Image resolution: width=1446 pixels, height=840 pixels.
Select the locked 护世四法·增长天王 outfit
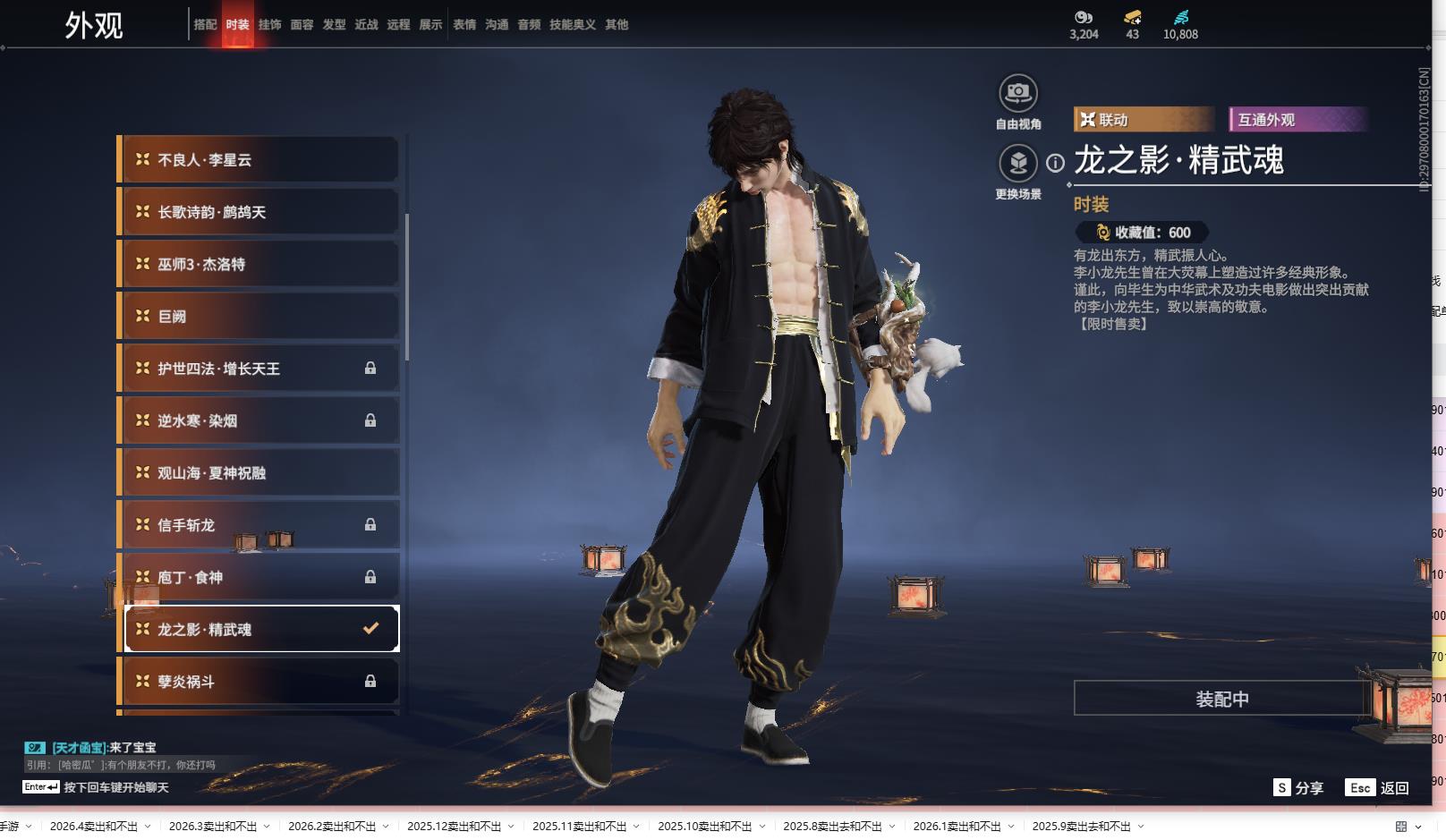tap(259, 369)
